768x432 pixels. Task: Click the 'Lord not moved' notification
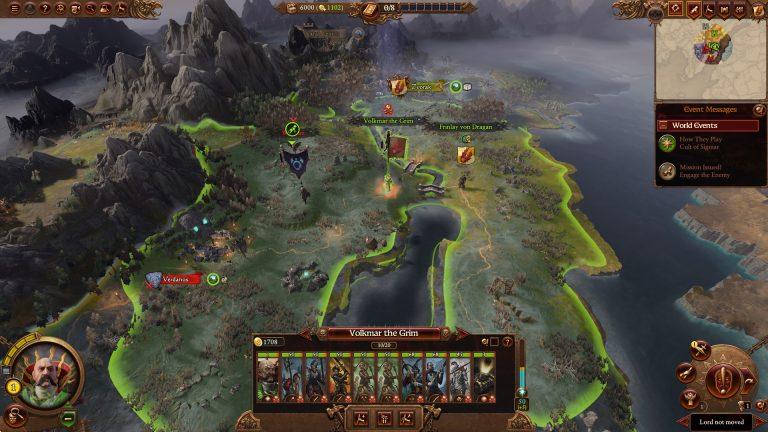tap(720, 421)
